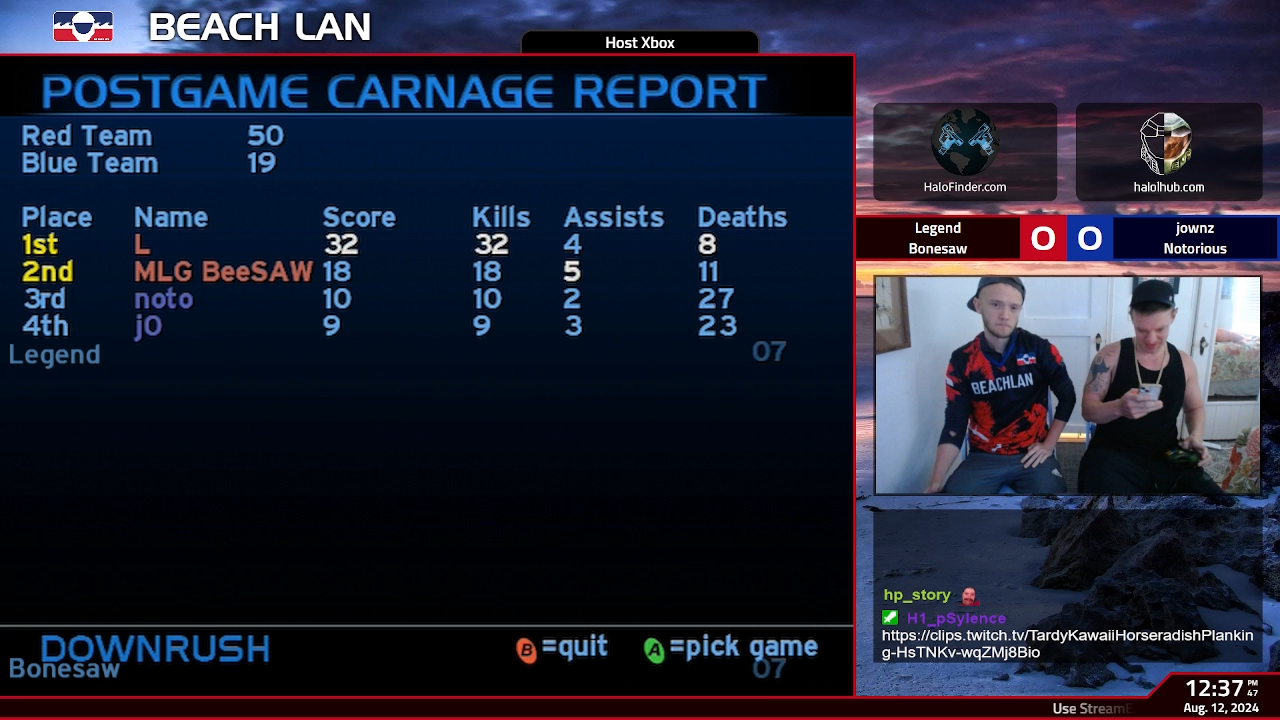Choose the noto player row
The width and height of the screenshot is (1280, 720).
click(x=163, y=299)
